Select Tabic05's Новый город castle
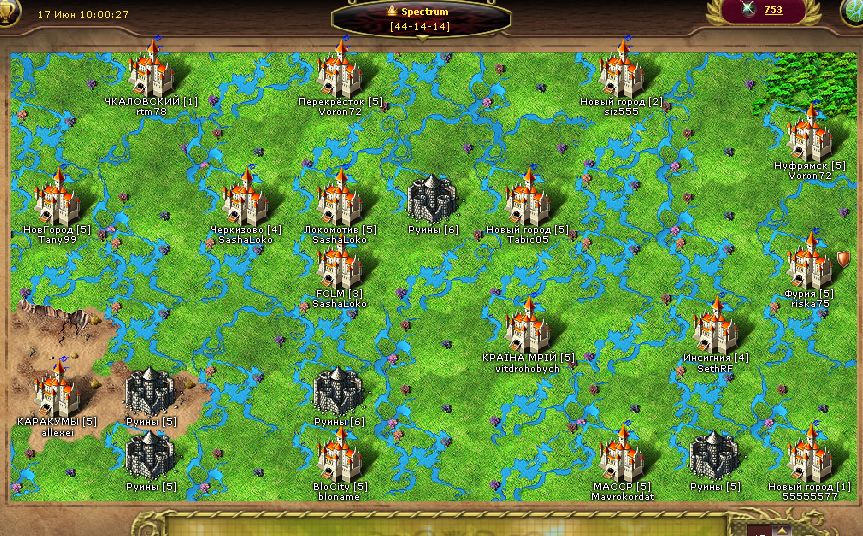The height and width of the screenshot is (536, 863). tap(527, 199)
